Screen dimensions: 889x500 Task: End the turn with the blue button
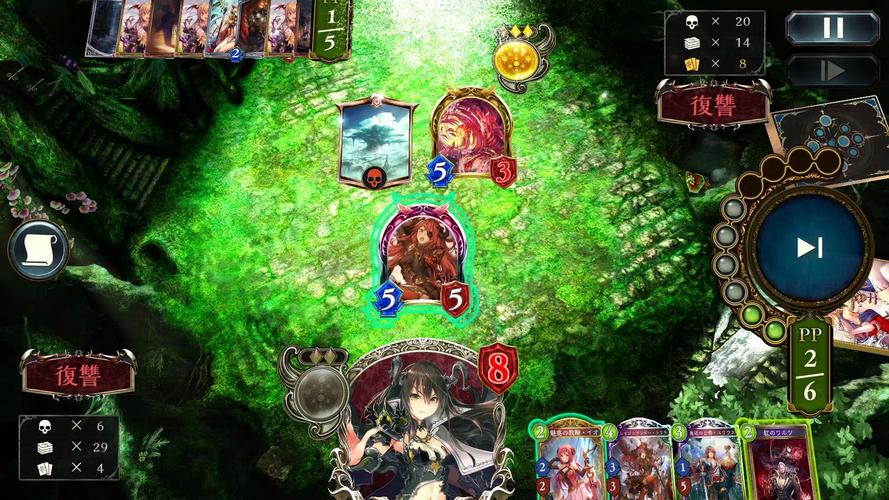point(809,248)
